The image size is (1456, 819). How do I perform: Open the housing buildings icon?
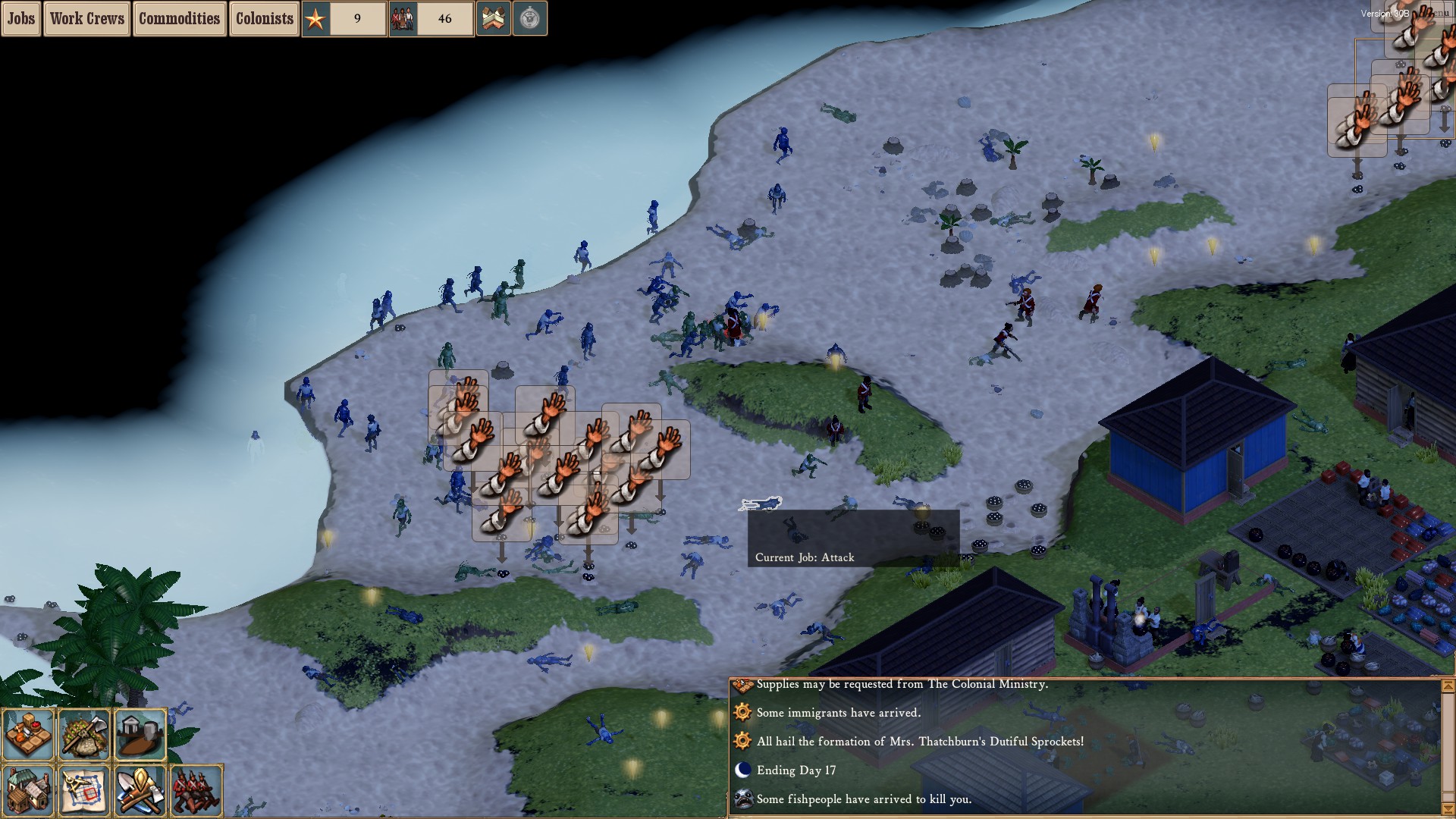(x=29, y=791)
